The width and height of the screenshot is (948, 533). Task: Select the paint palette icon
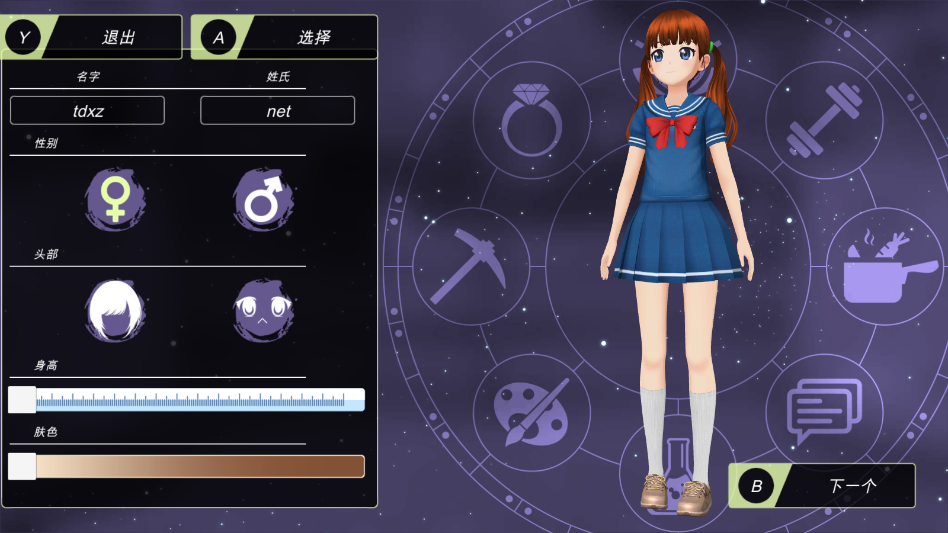pyautogui.click(x=531, y=411)
